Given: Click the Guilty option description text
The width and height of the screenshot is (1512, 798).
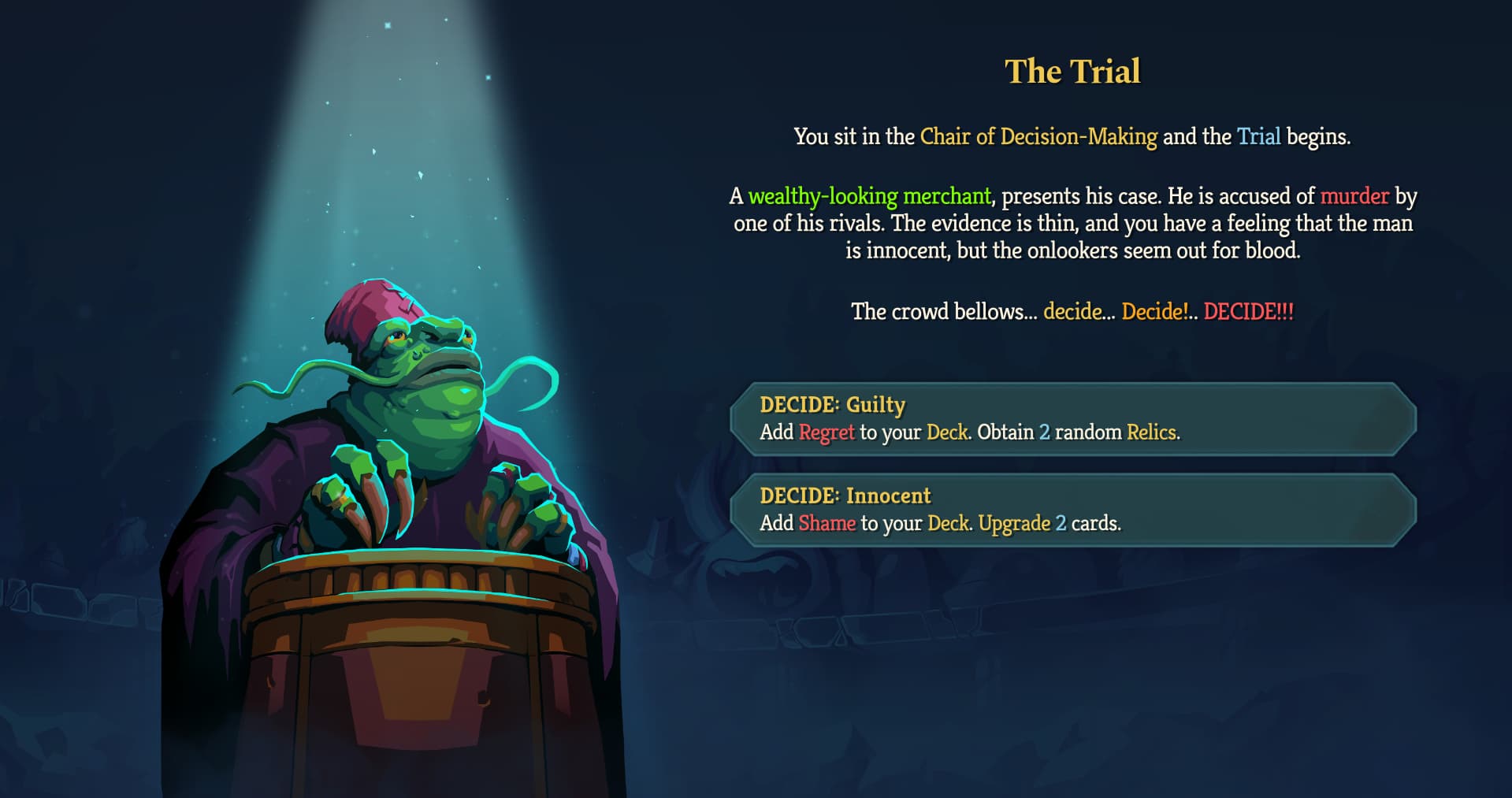Looking at the screenshot, I should [x=969, y=432].
